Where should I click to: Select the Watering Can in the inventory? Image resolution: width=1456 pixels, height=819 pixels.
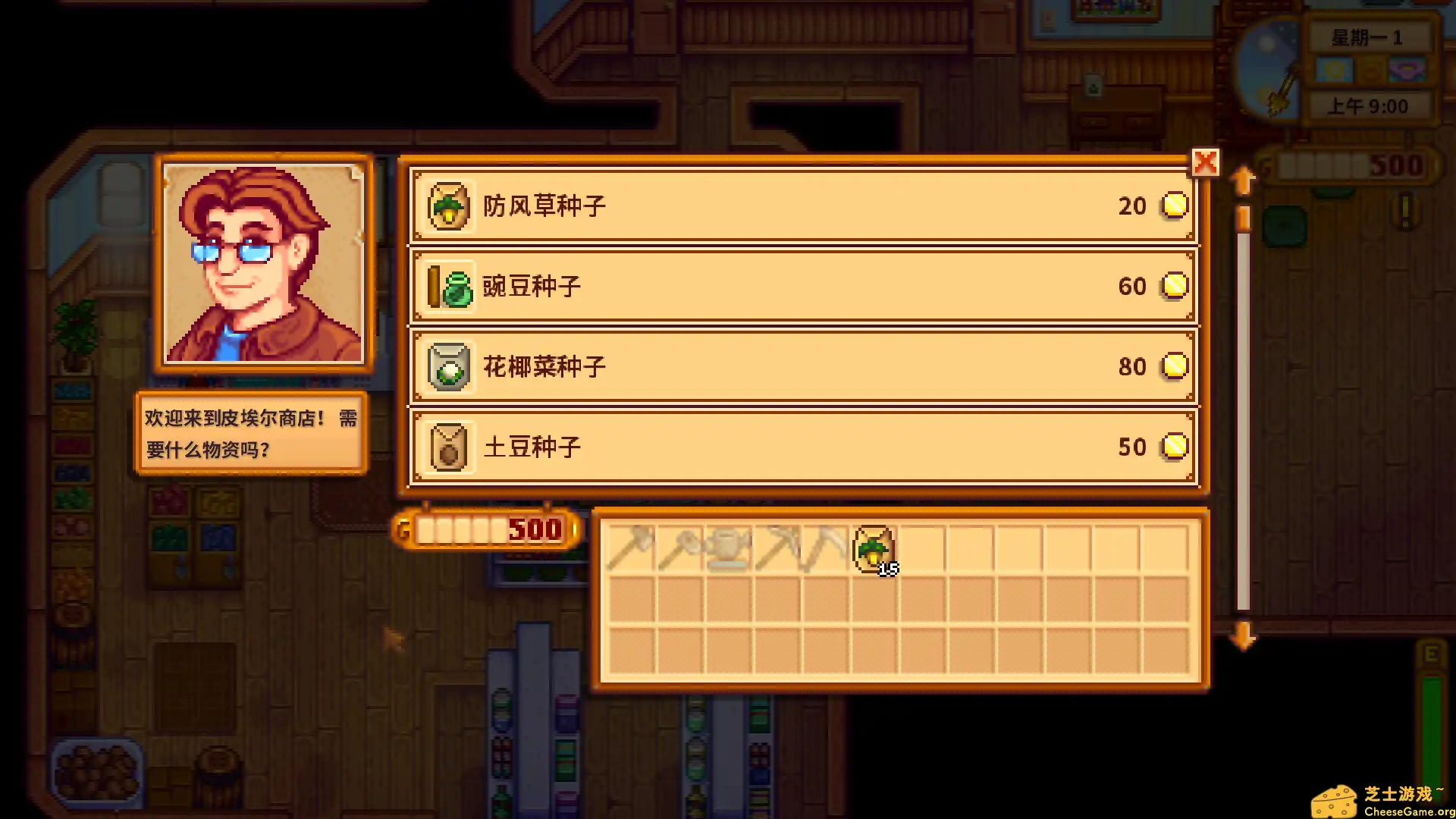pos(730,548)
